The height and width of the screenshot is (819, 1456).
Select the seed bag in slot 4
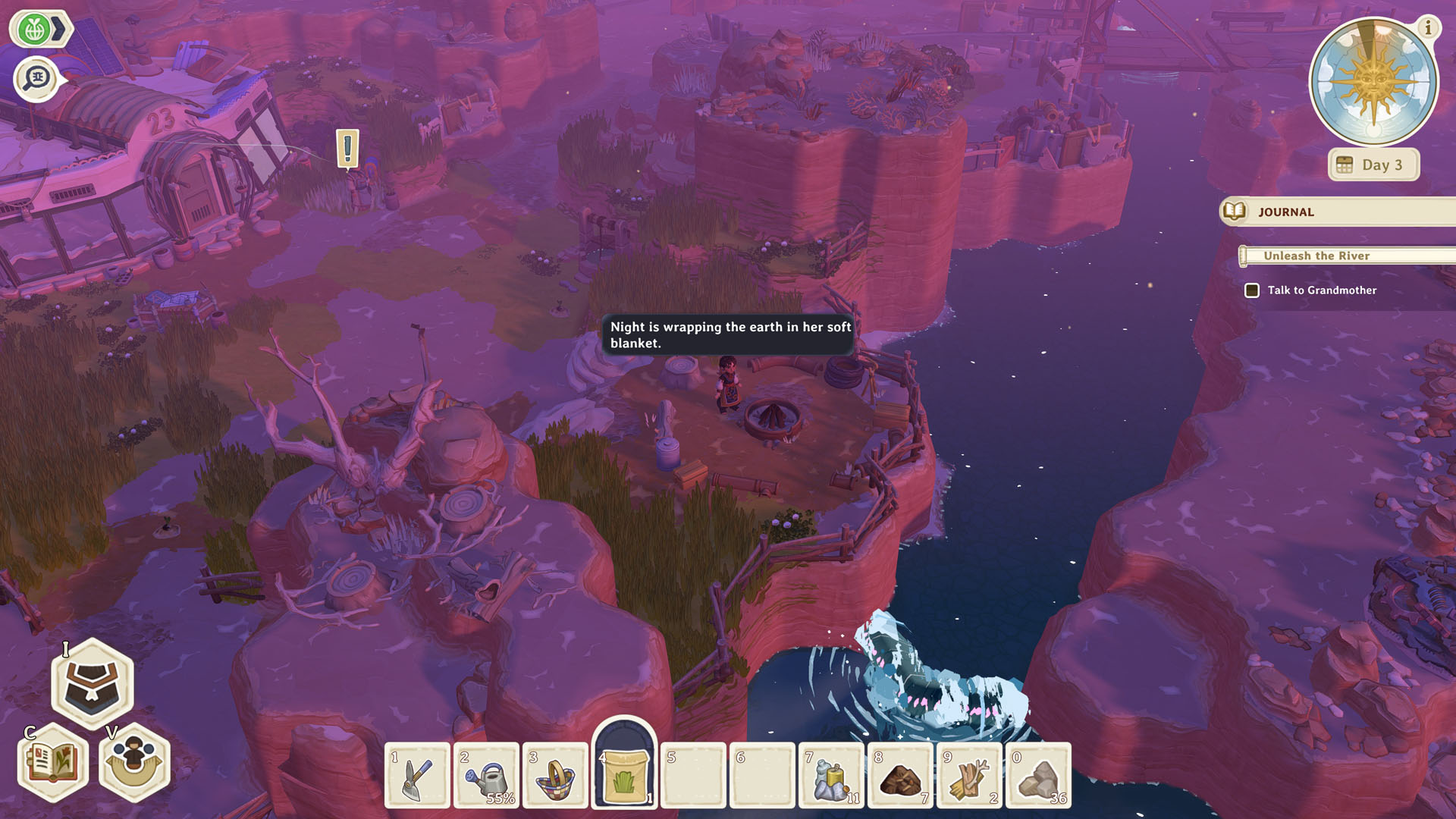[x=625, y=772]
